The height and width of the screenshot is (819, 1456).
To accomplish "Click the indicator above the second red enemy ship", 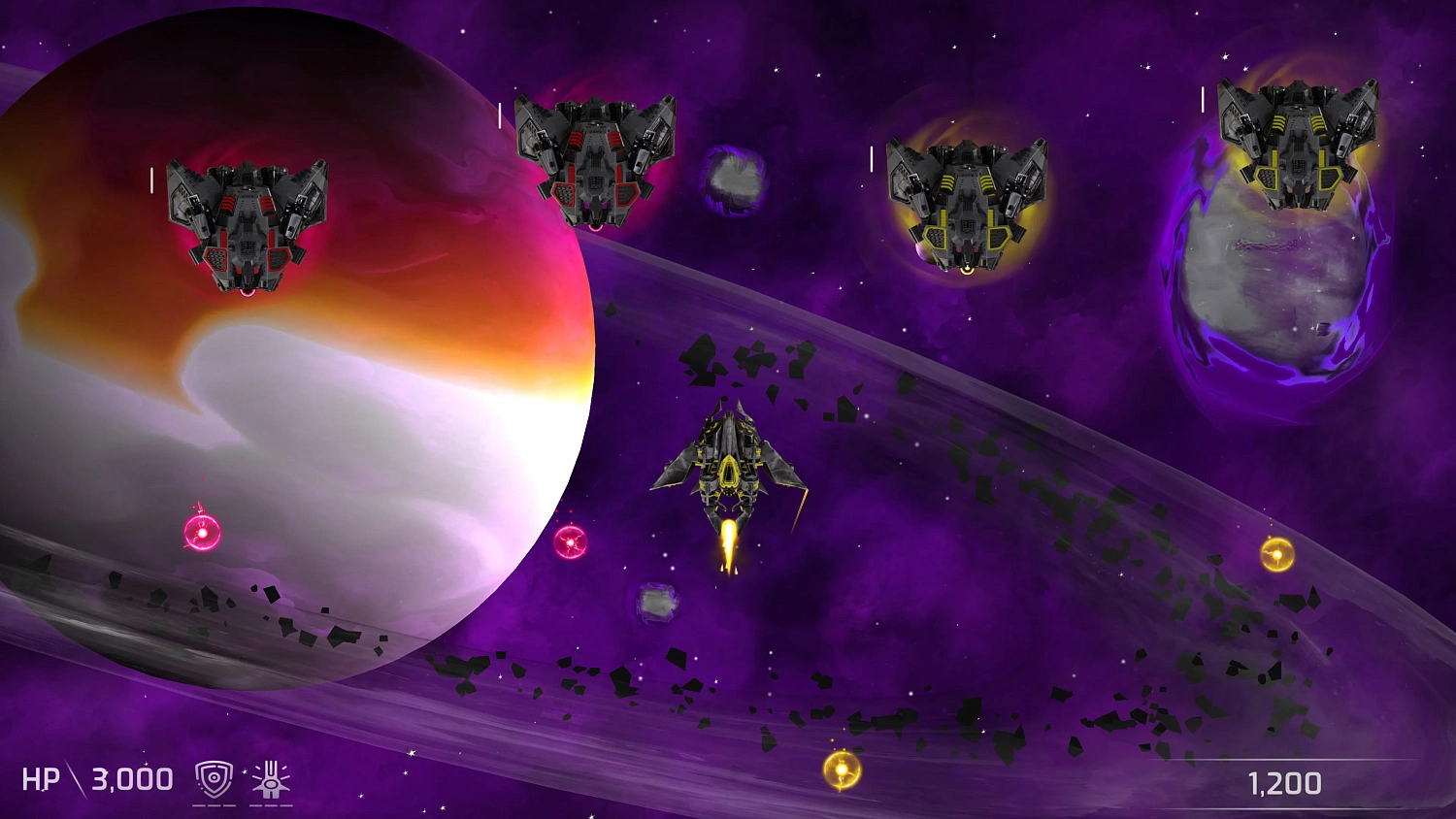I will (x=501, y=115).
